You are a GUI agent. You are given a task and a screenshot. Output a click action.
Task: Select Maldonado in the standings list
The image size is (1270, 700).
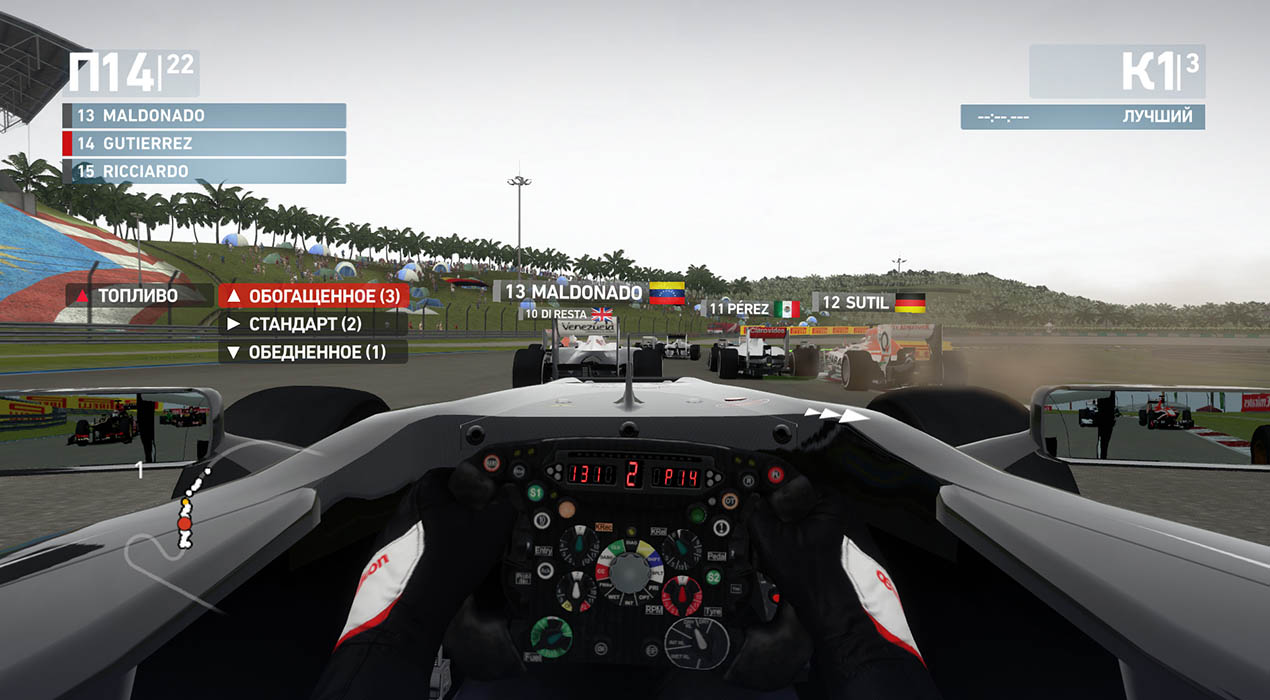pos(204,116)
